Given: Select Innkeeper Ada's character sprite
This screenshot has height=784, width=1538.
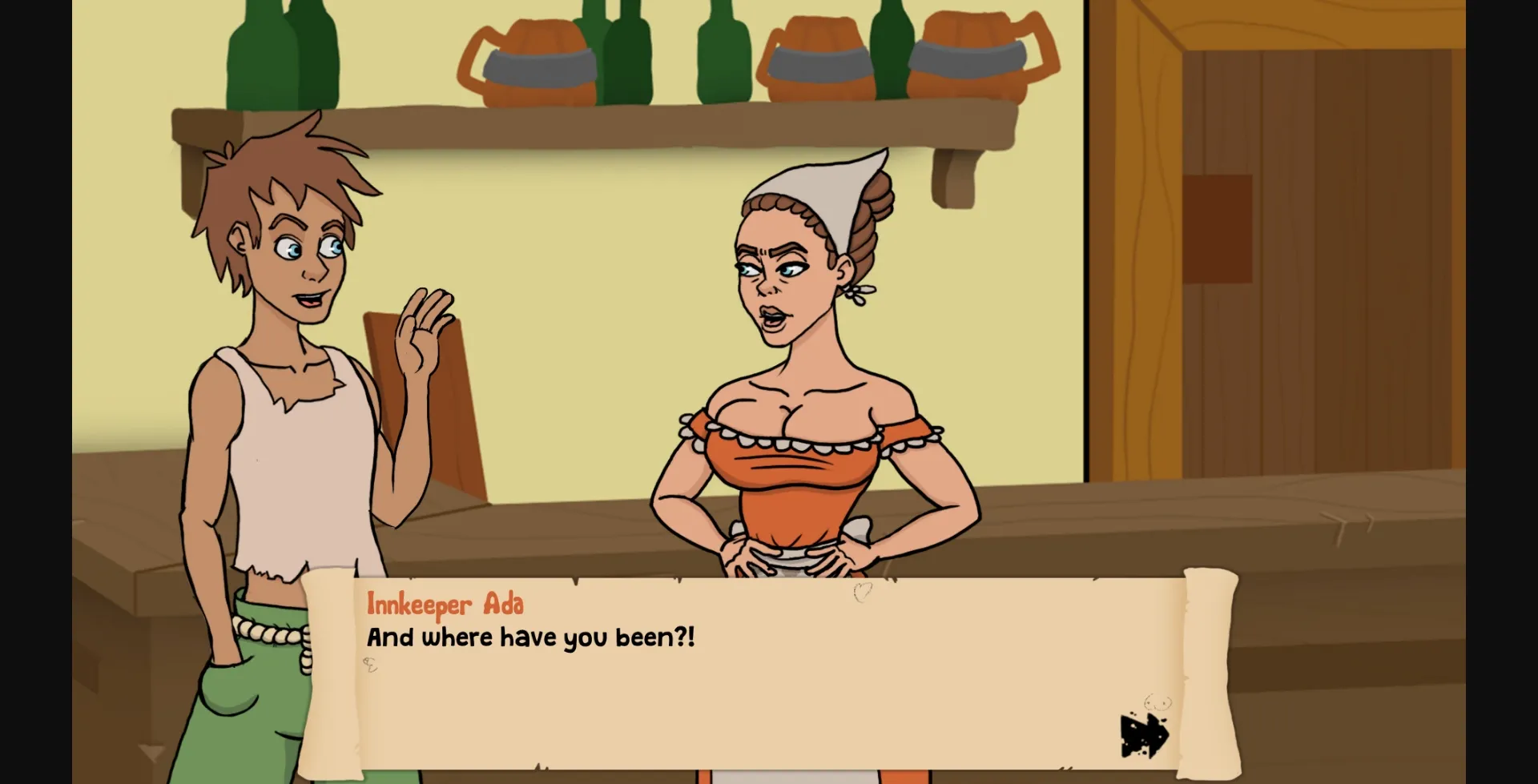Looking at the screenshot, I should tap(801, 360).
